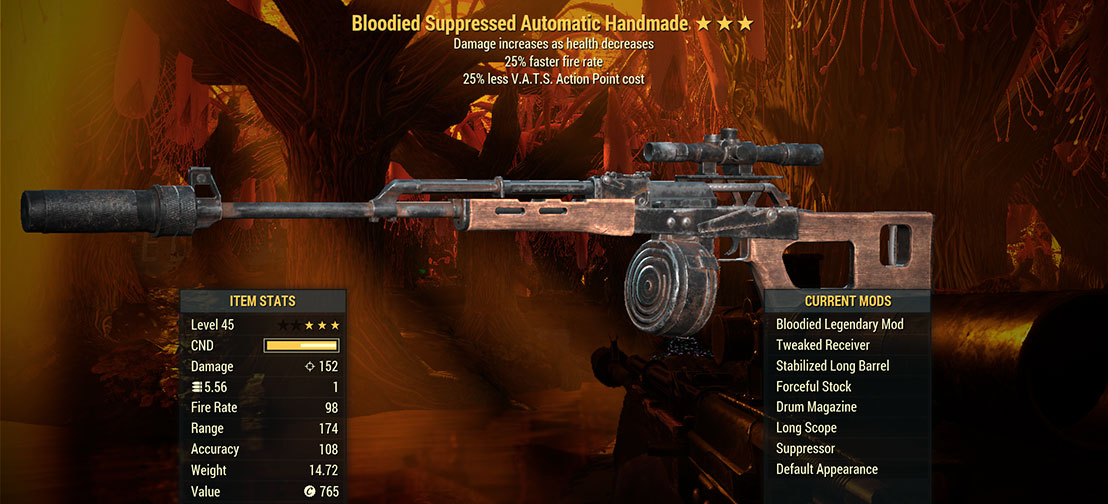Viewport: 1108px width, 504px height.
Task: Select the Forceful Stock mod entry
Action: (x=813, y=387)
